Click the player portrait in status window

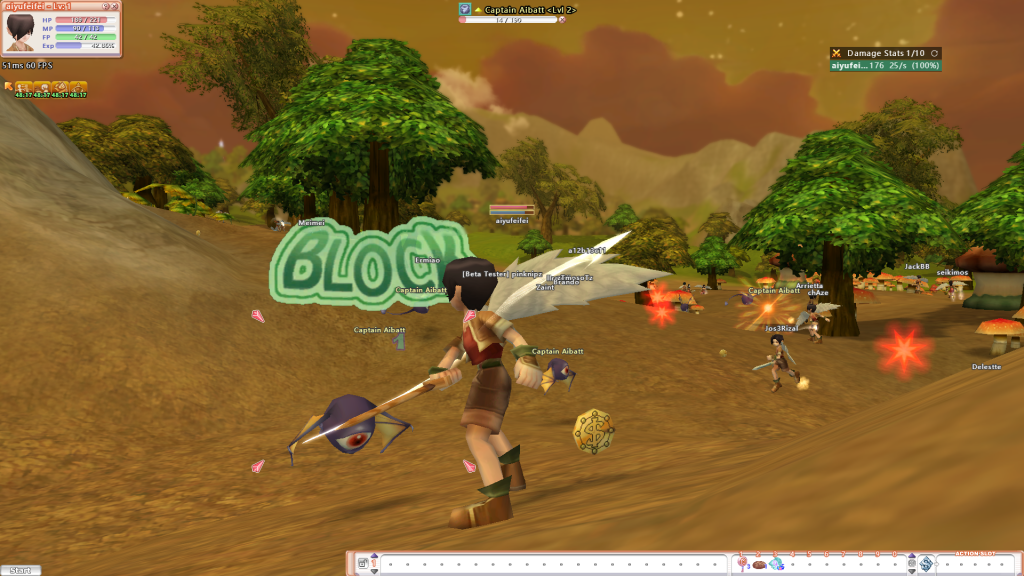point(20,33)
